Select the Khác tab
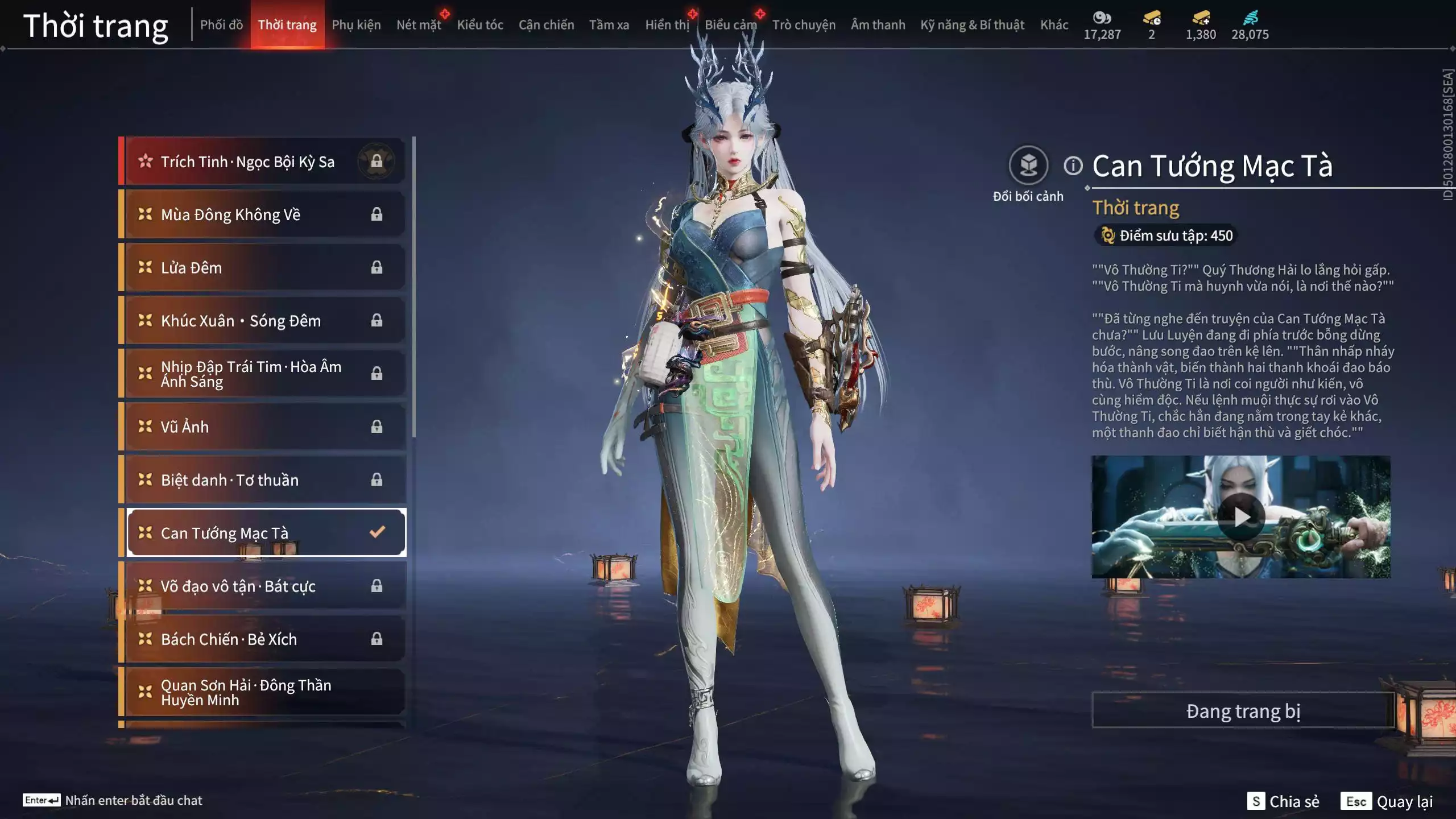This screenshot has width=1456, height=819. [1054, 25]
